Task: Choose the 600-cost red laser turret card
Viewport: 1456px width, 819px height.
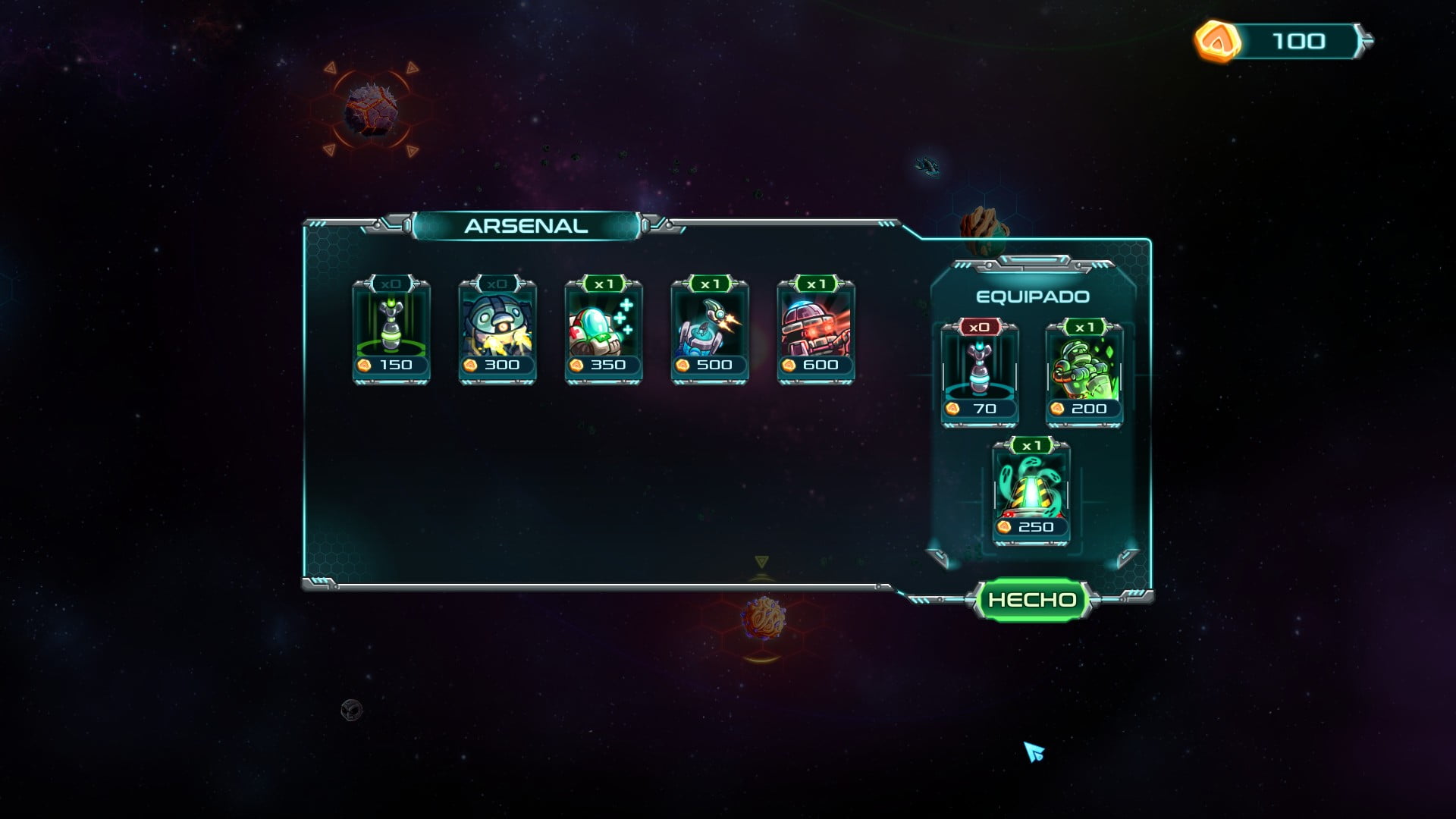Action: 816,332
